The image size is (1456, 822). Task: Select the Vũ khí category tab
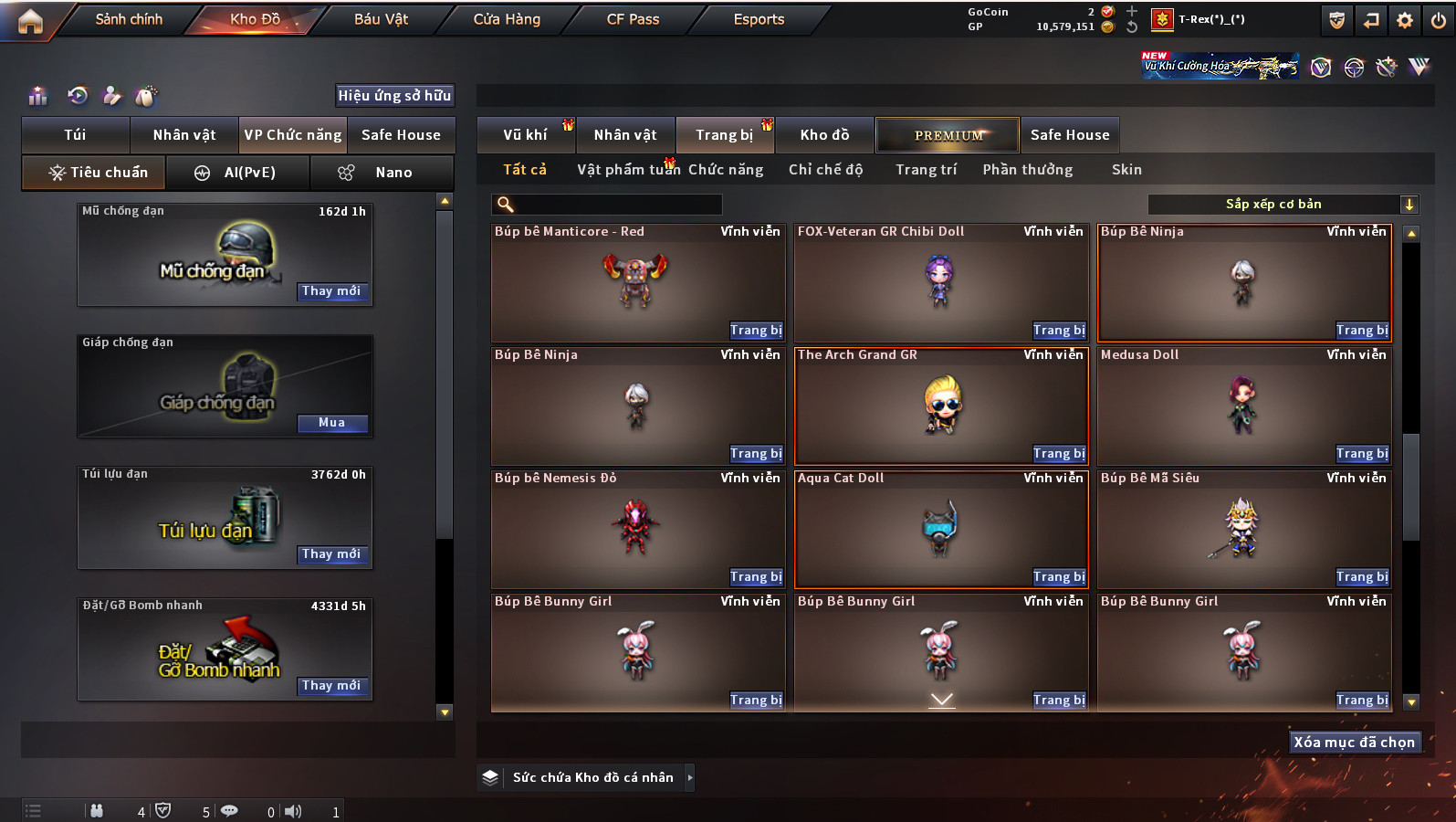point(526,135)
